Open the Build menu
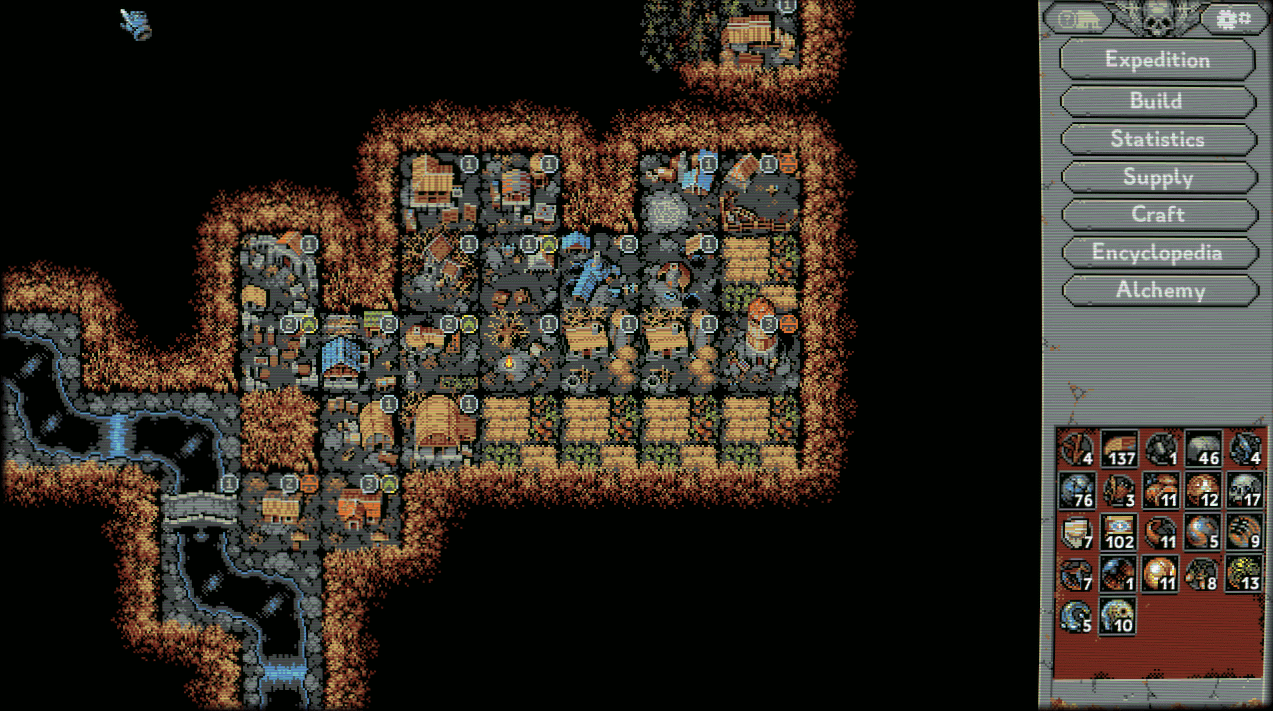Screen dimensions: 1273x711 click(1157, 101)
